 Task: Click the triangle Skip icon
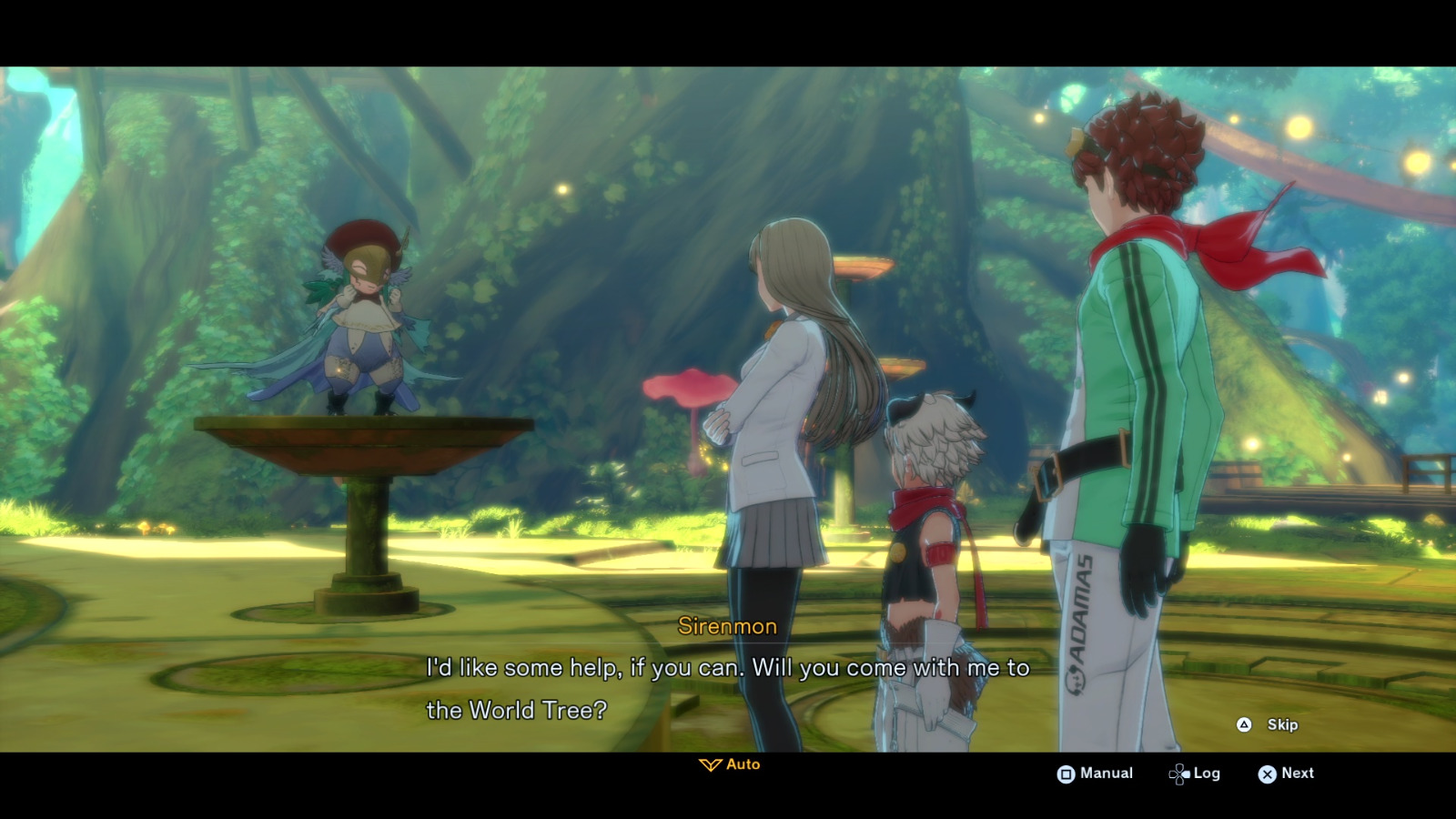point(1244,725)
